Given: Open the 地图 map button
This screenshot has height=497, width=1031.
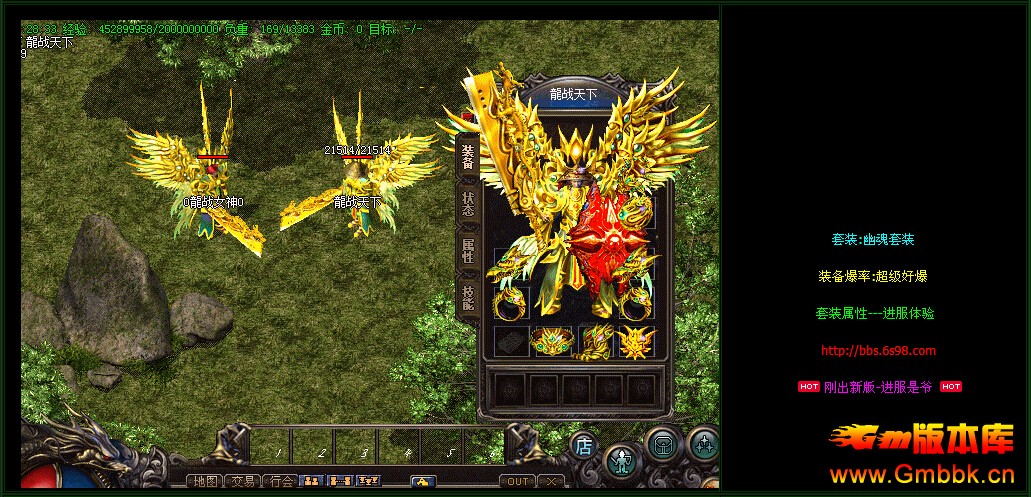Looking at the screenshot, I should pyautogui.click(x=206, y=481).
